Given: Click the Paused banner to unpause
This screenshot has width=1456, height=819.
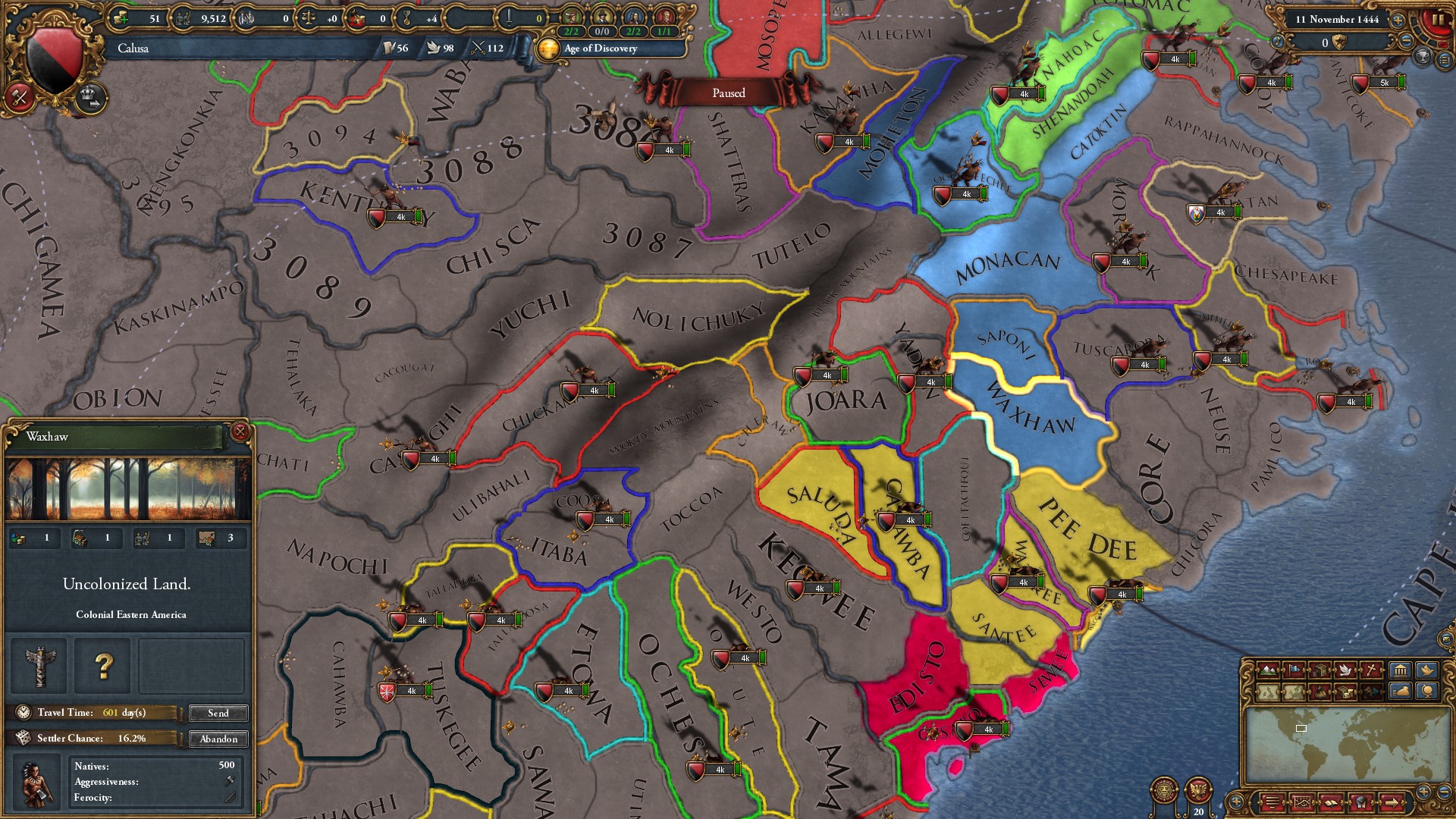Looking at the screenshot, I should point(728,93).
